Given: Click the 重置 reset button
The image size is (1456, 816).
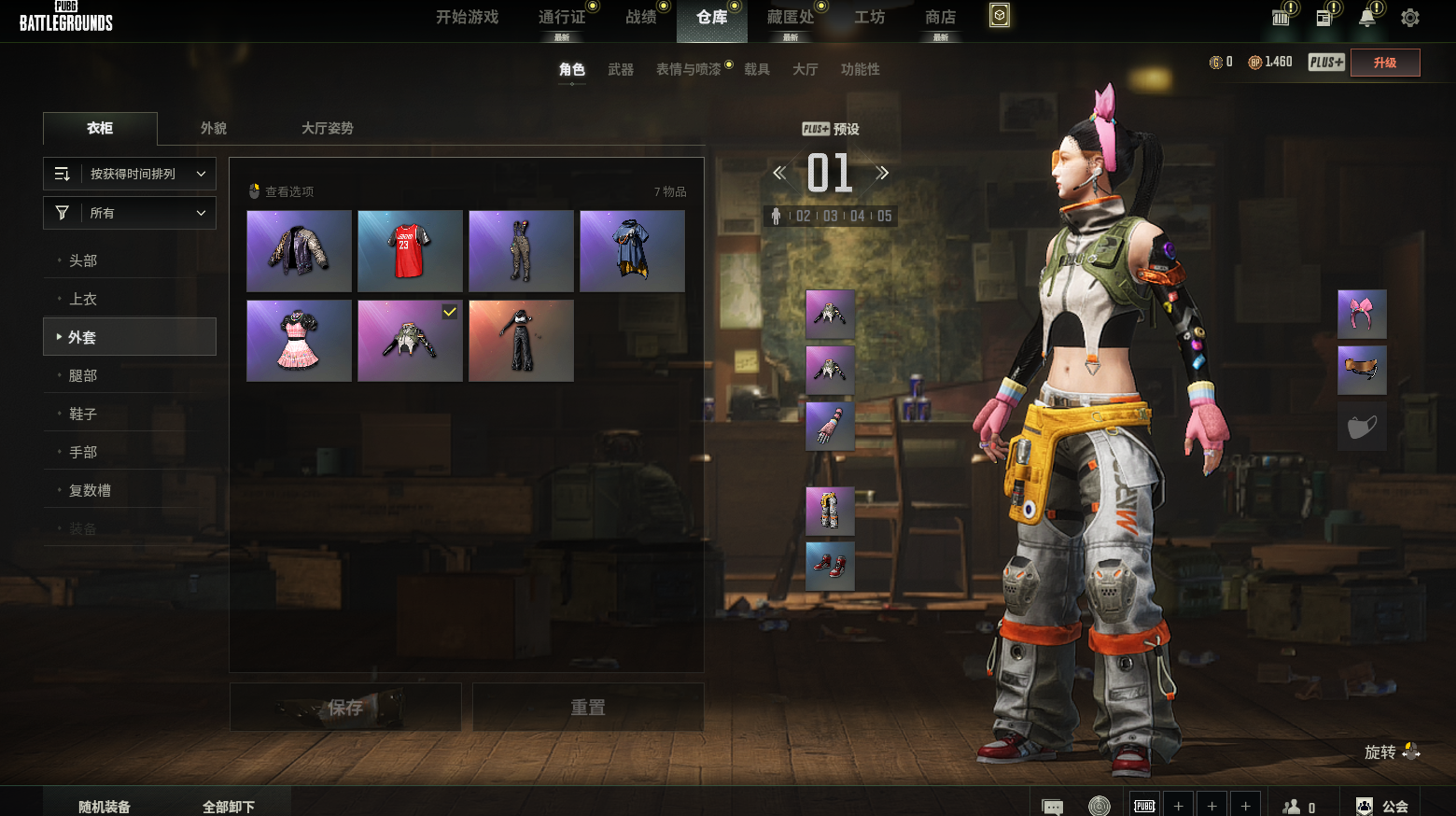Looking at the screenshot, I should [588, 708].
